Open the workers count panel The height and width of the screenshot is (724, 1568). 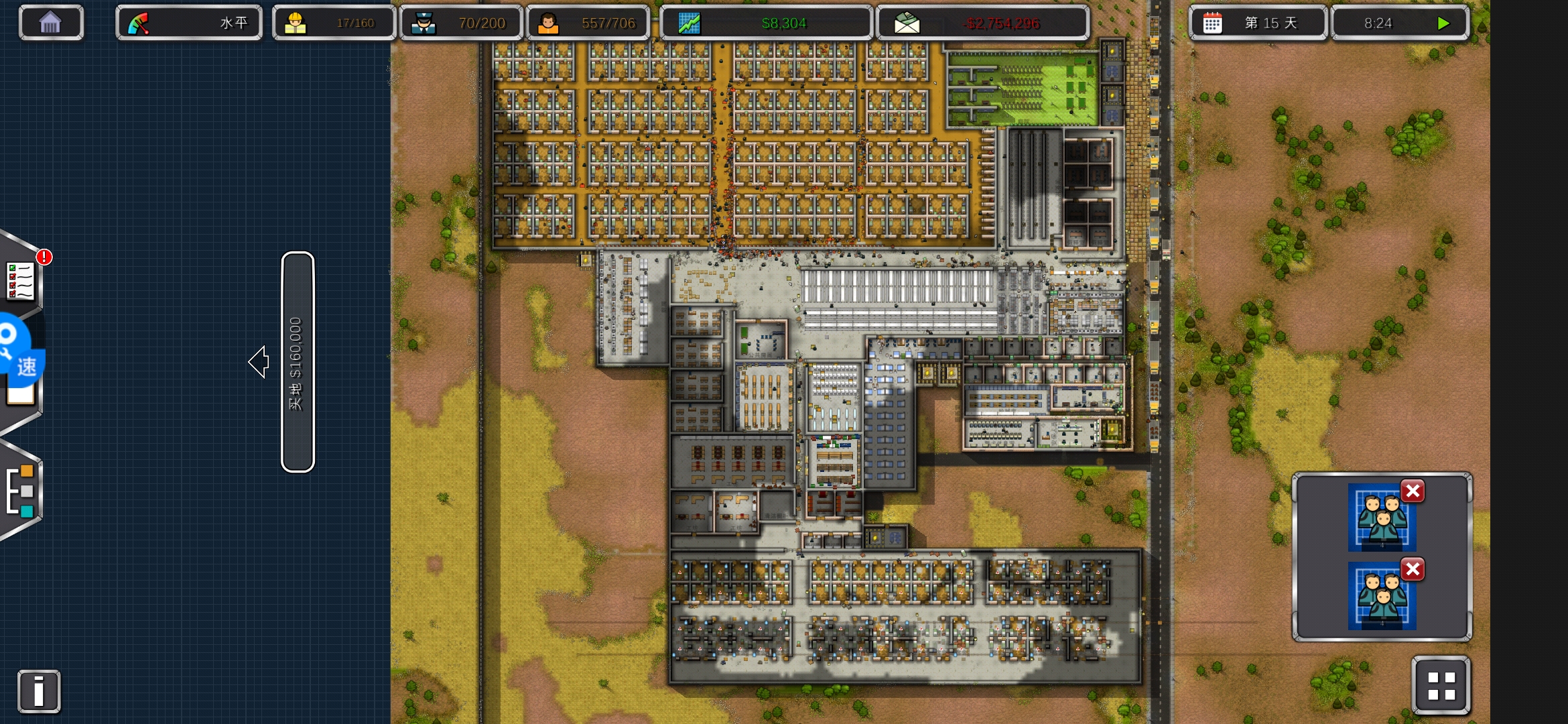(x=333, y=23)
